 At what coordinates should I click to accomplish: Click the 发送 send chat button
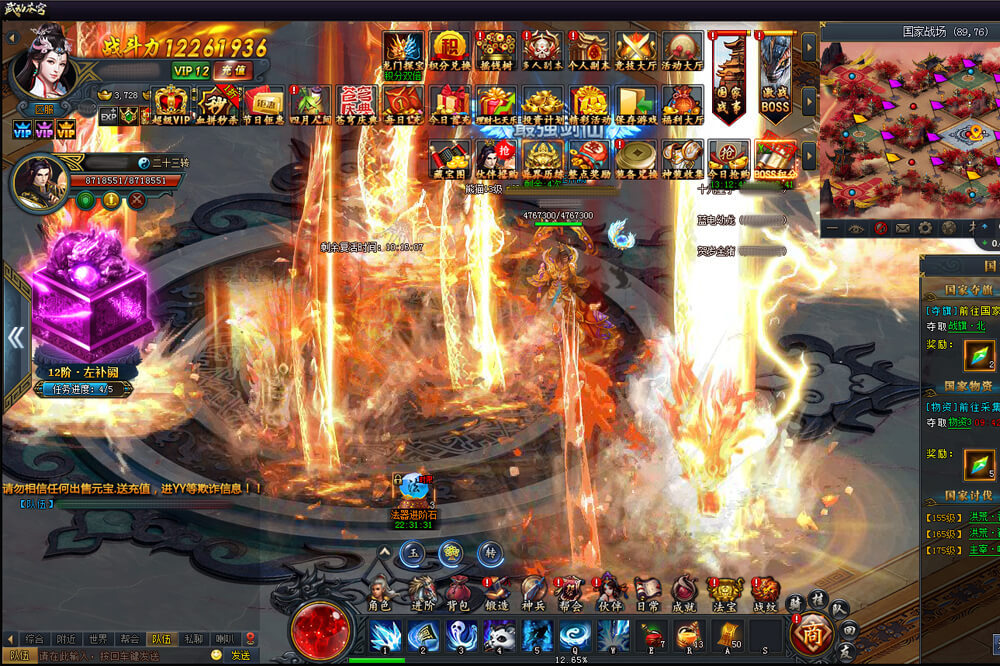(240, 656)
